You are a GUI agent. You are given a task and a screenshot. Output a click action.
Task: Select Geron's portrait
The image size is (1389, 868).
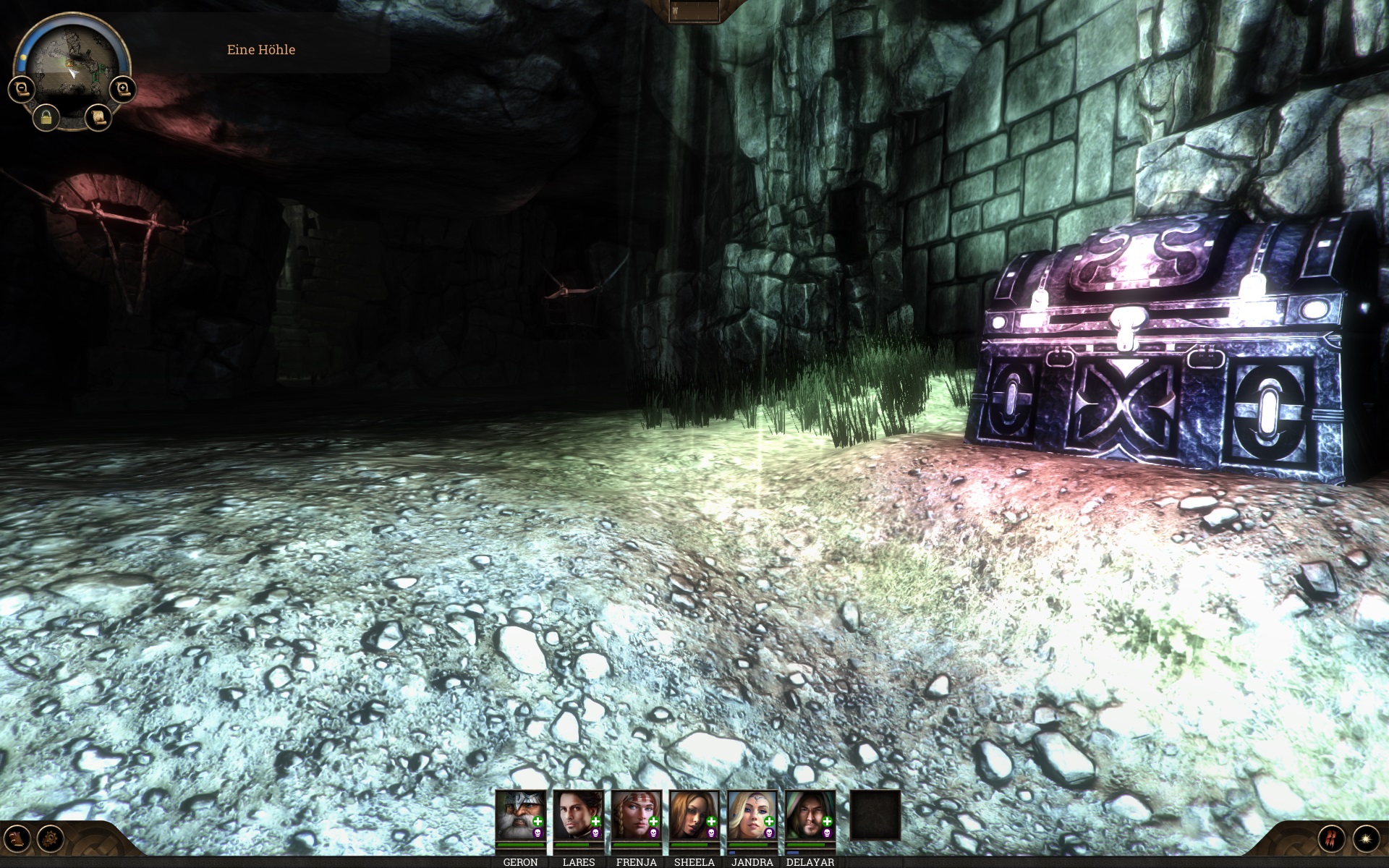[x=520, y=815]
